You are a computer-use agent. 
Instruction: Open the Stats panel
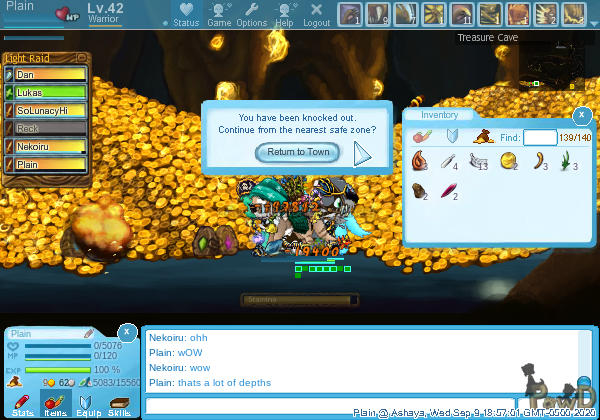(23, 403)
